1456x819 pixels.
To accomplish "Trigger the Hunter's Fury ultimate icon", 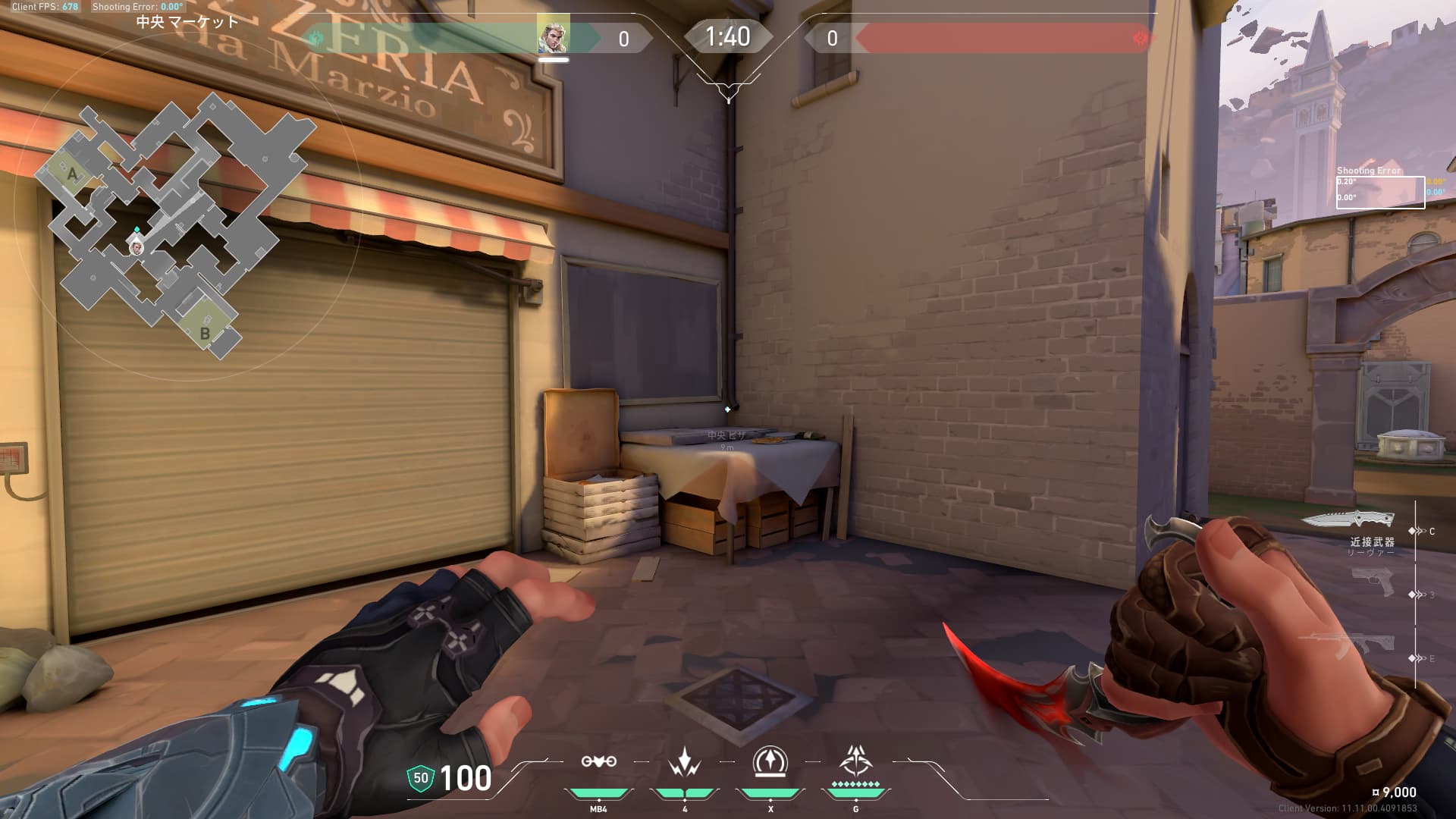I will [855, 760].
